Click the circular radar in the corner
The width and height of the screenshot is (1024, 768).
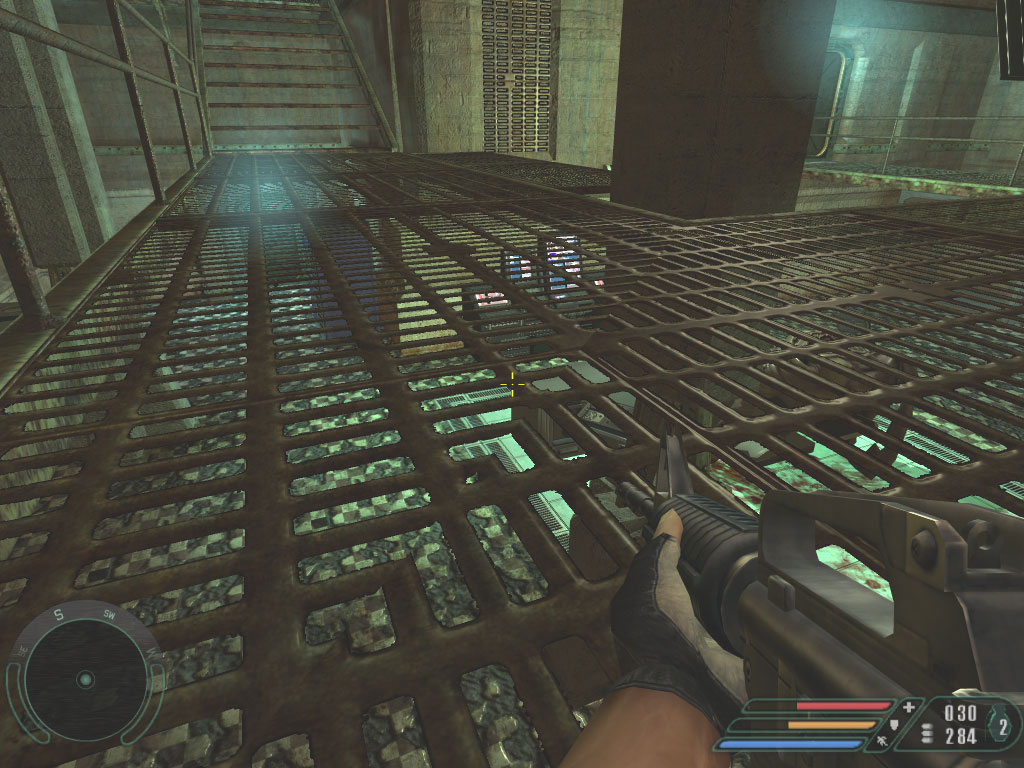pyautogui.click(x=85, y=680)
